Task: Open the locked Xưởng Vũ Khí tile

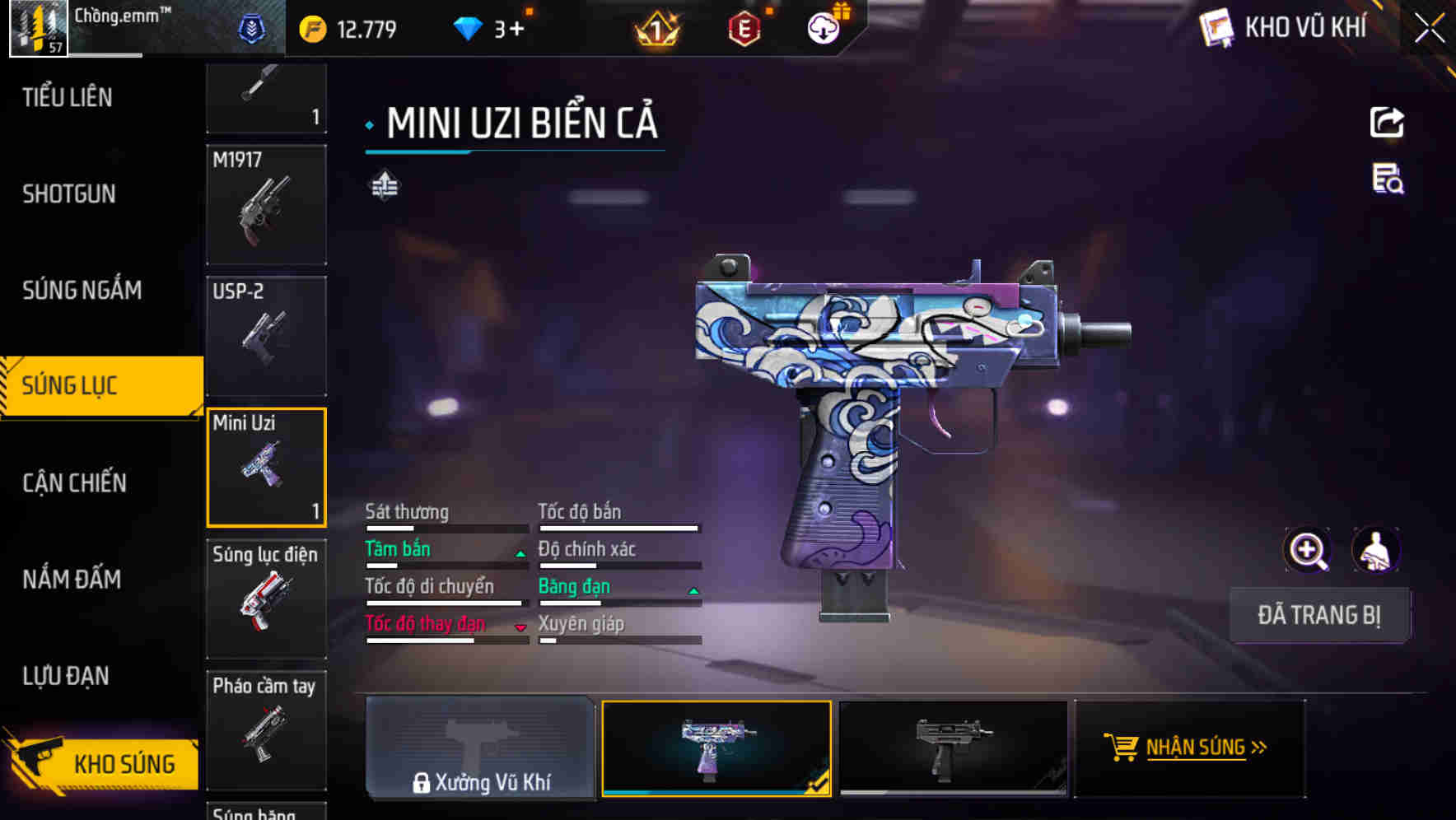Action: 480,748
